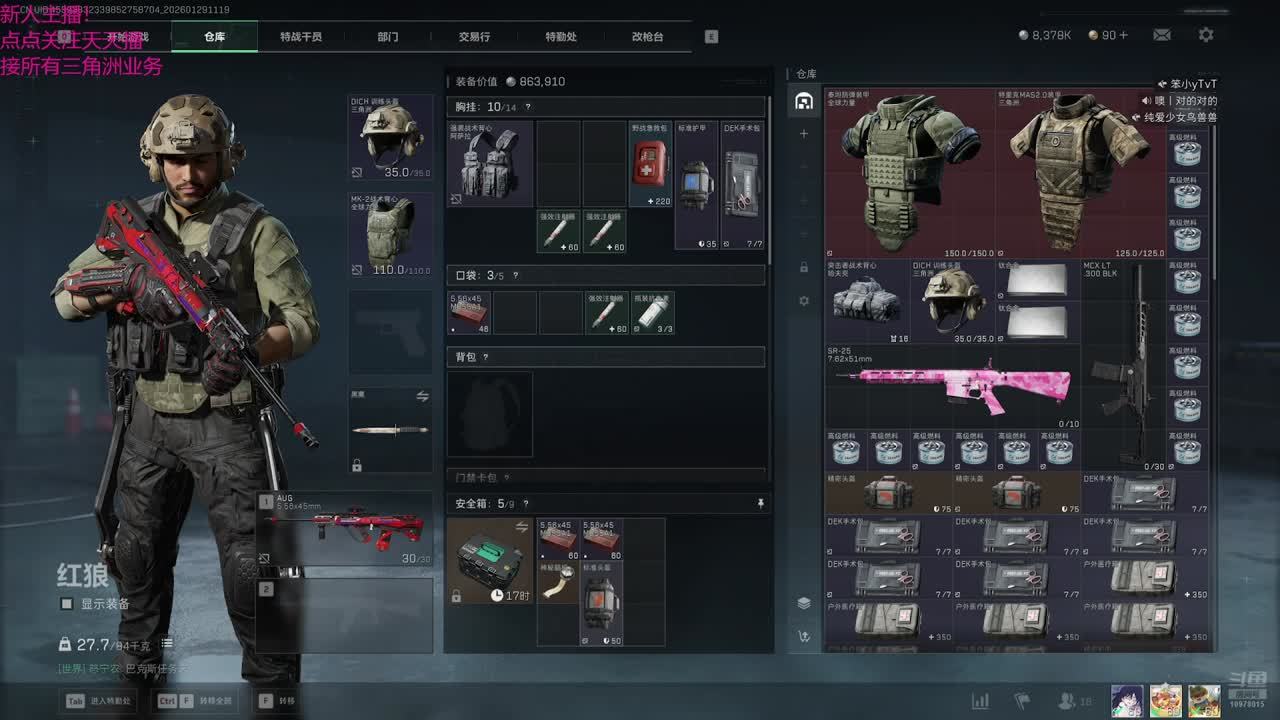Open the 改枪台 tab
The height and width of the screenshot is (720, 1280).
[647, 37]
